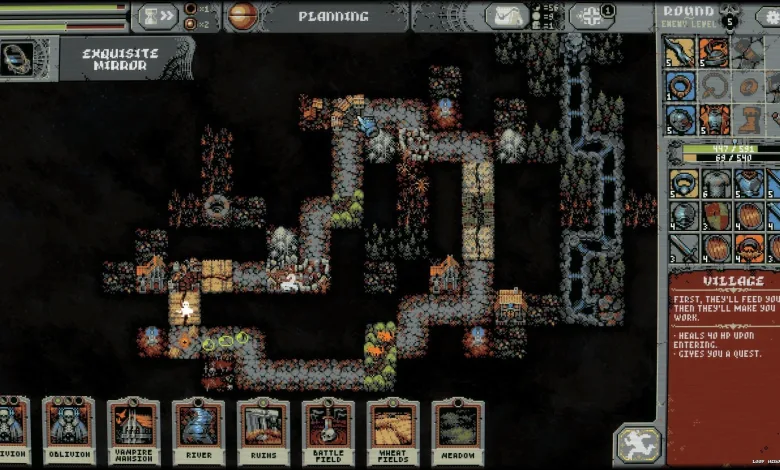Viewport: 780px width, 470px height.
Task: Pick the red and green shield
Action: [716, 215]
